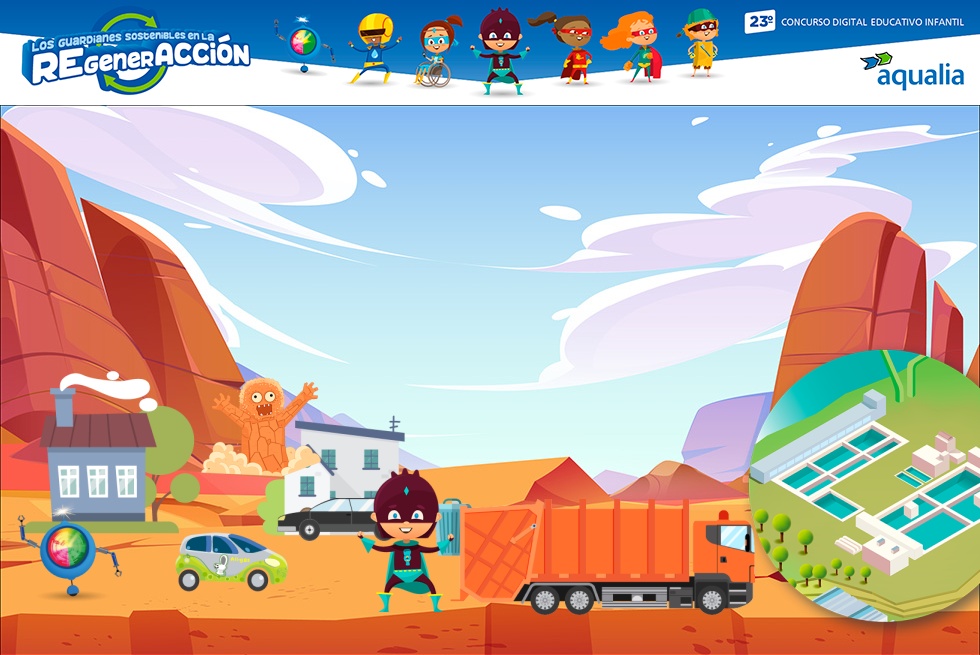Select the rainbow-ball robot helper beside the green car
This screenshot has height=655, width=980.
[68, 552]
